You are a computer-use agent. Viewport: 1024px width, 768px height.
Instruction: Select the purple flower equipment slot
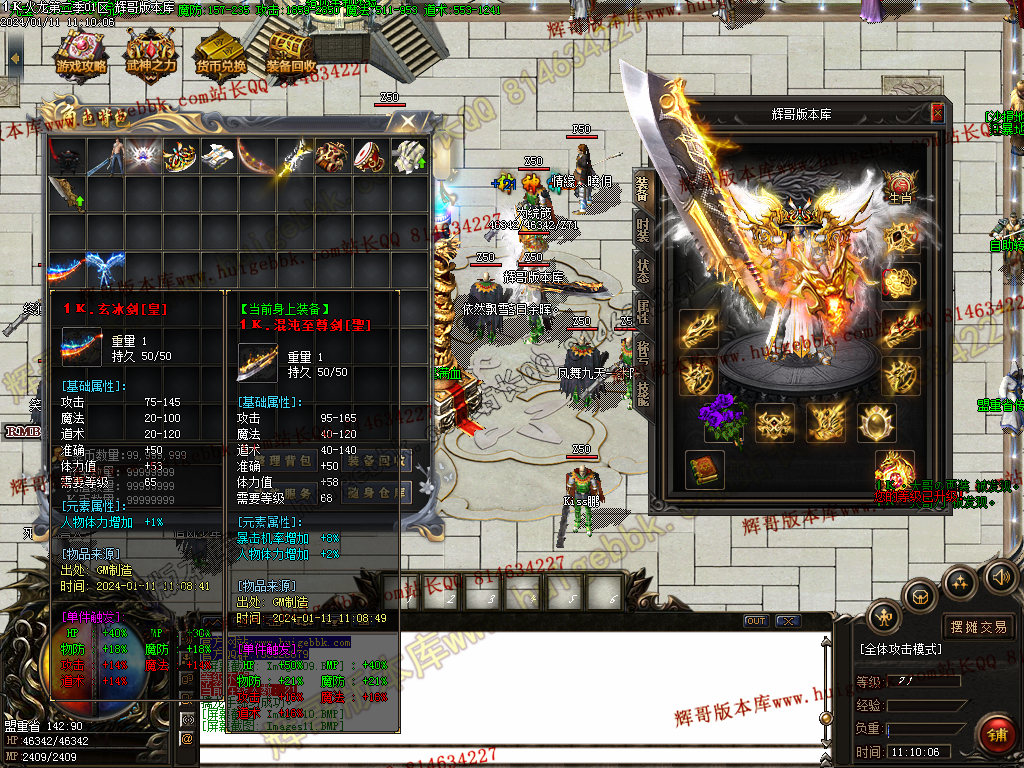[724, 419]
